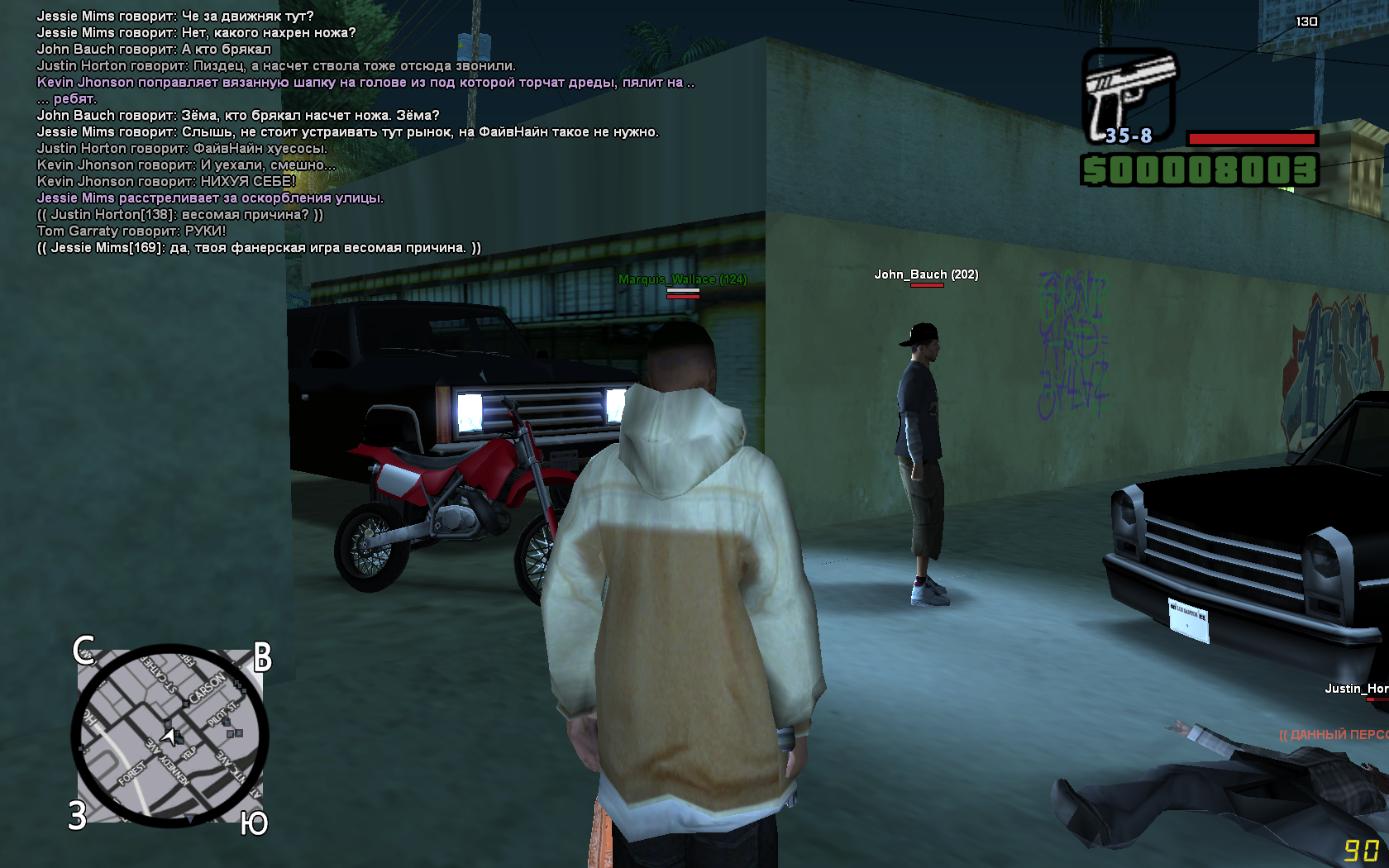The image size is (1389, 868).
Task: Click the last chat line from Jessie Mims
Action: pyautogui.click(x=259, y=248)
